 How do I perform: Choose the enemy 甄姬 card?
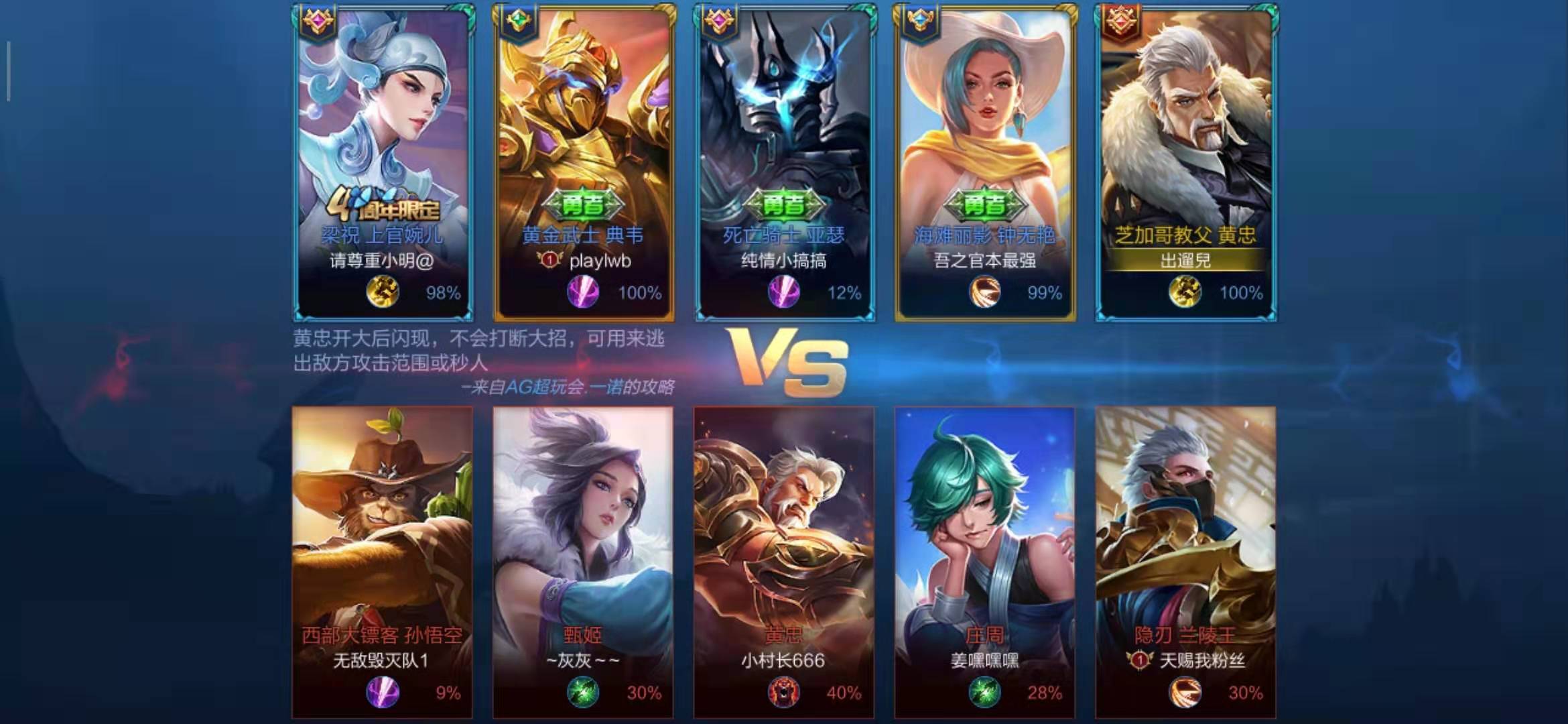click(583, 562)
